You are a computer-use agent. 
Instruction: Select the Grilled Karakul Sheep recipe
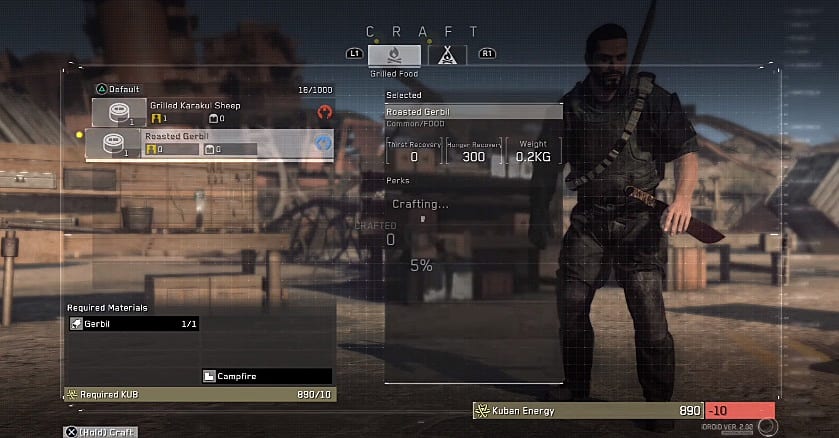point(212,111)
